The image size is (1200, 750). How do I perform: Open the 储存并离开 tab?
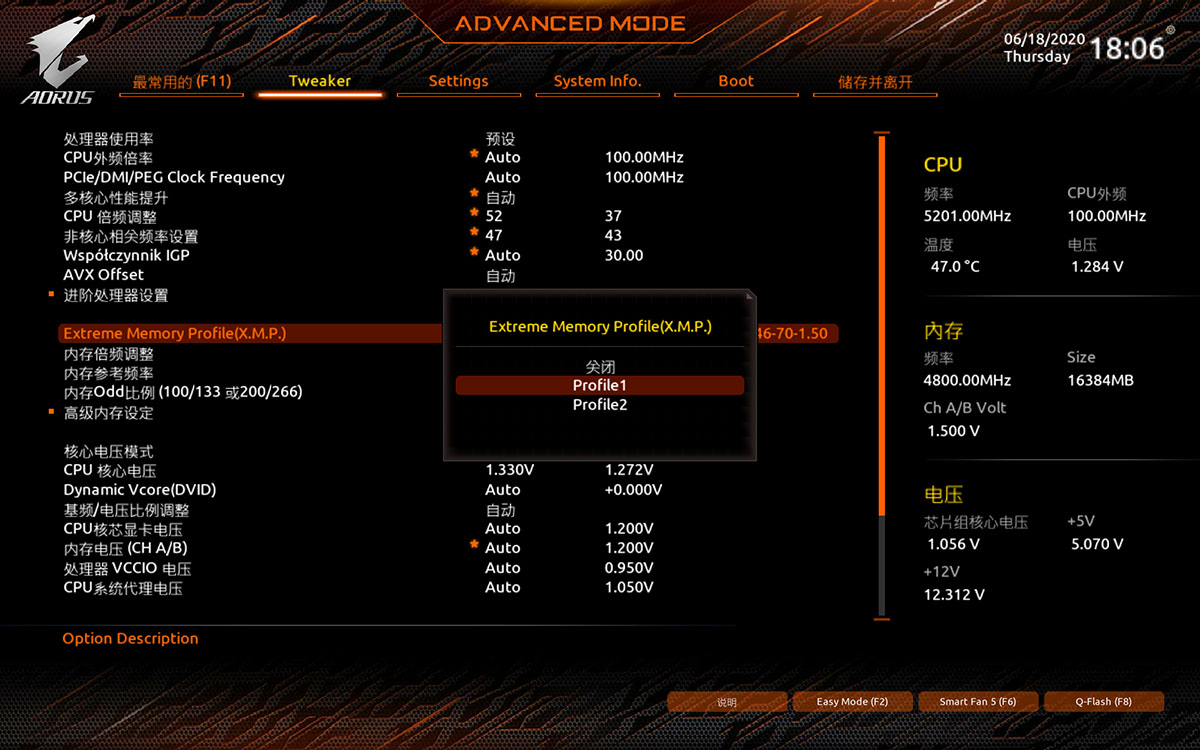(x=875, y=82)
